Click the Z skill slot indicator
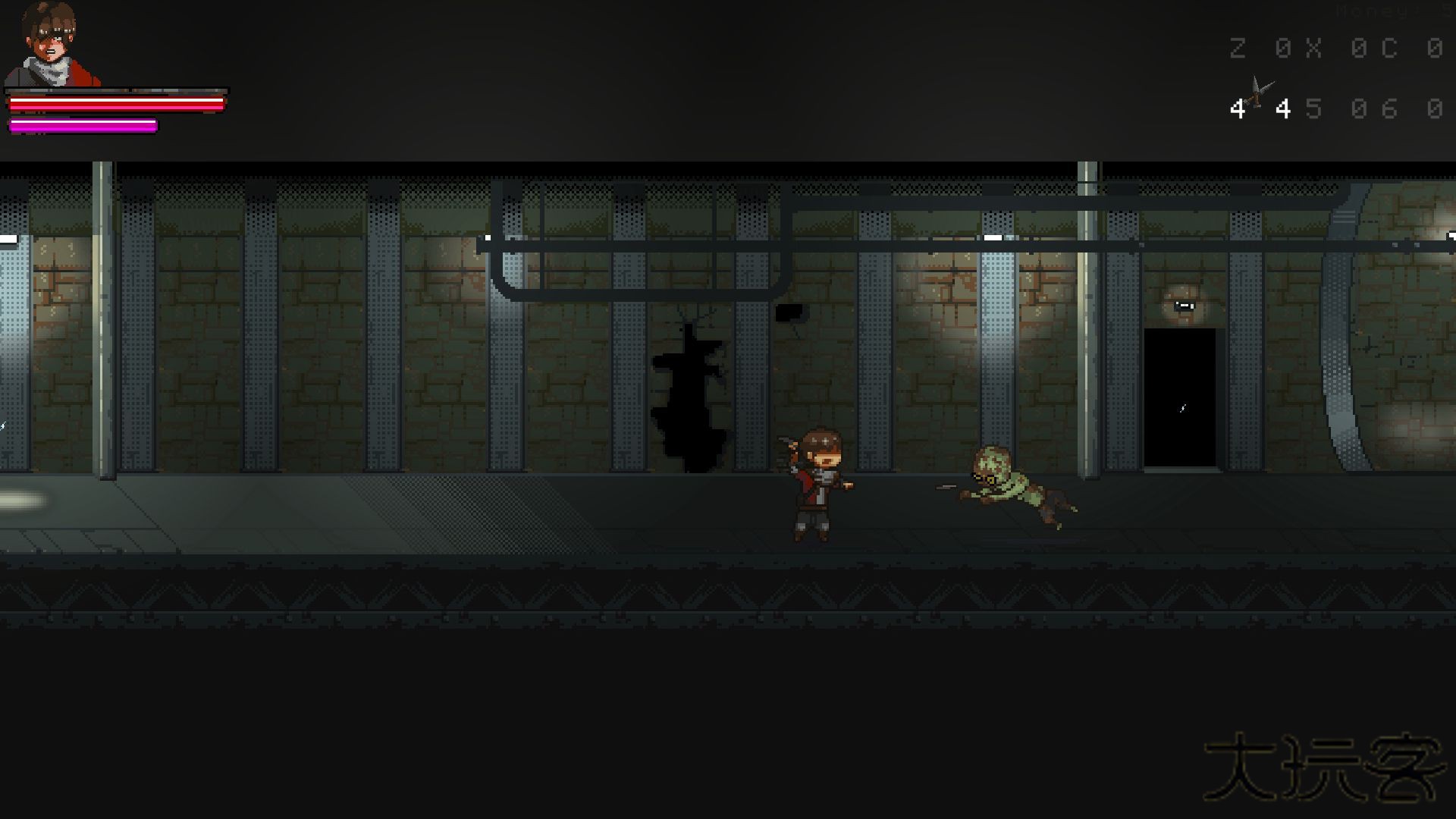The width and height of the screenshot is (1456, 819). pyautogui.click(x=1238, y=48)
